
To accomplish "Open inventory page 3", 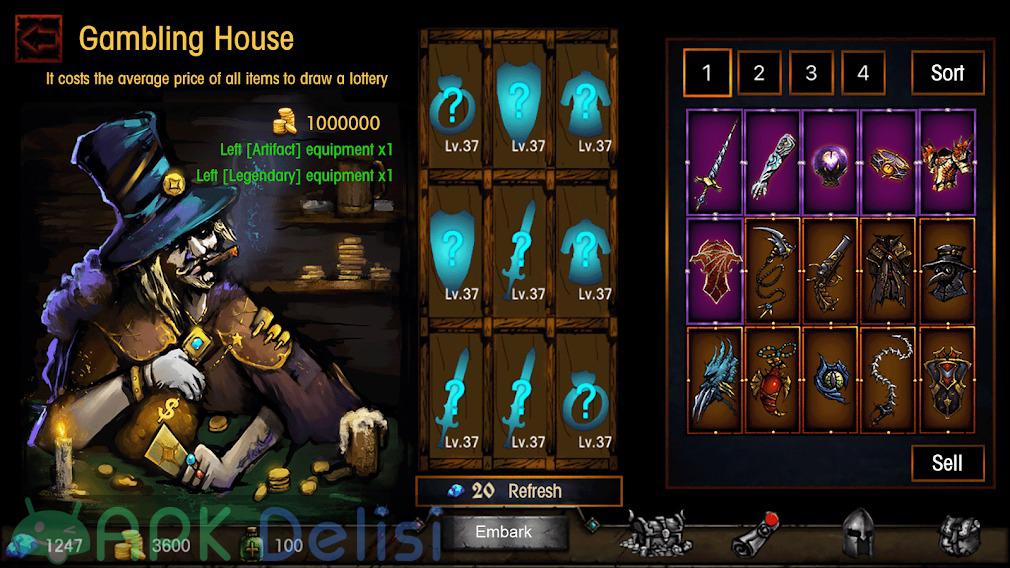I will coord(811,73).
